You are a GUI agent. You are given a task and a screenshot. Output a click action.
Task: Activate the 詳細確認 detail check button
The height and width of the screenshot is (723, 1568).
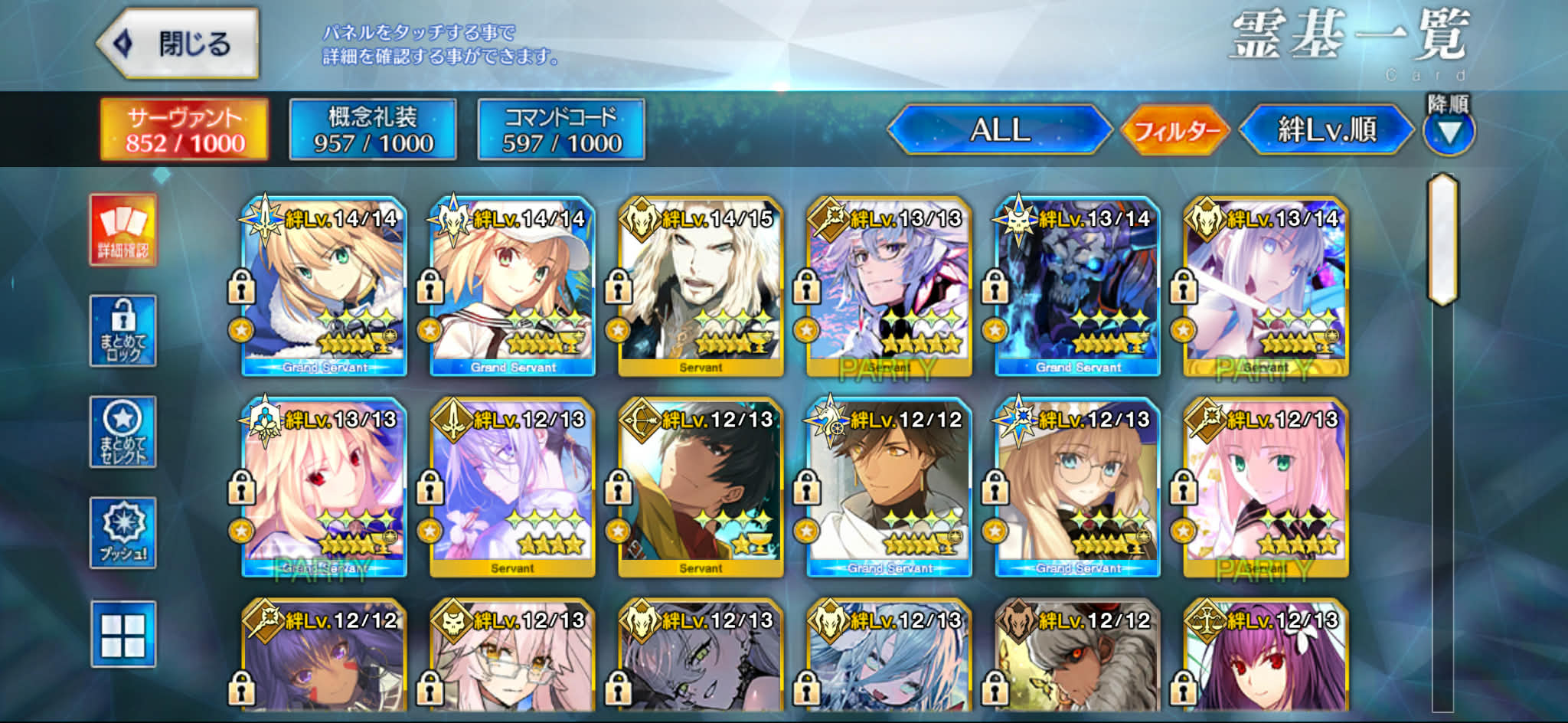tap(123, 230)
